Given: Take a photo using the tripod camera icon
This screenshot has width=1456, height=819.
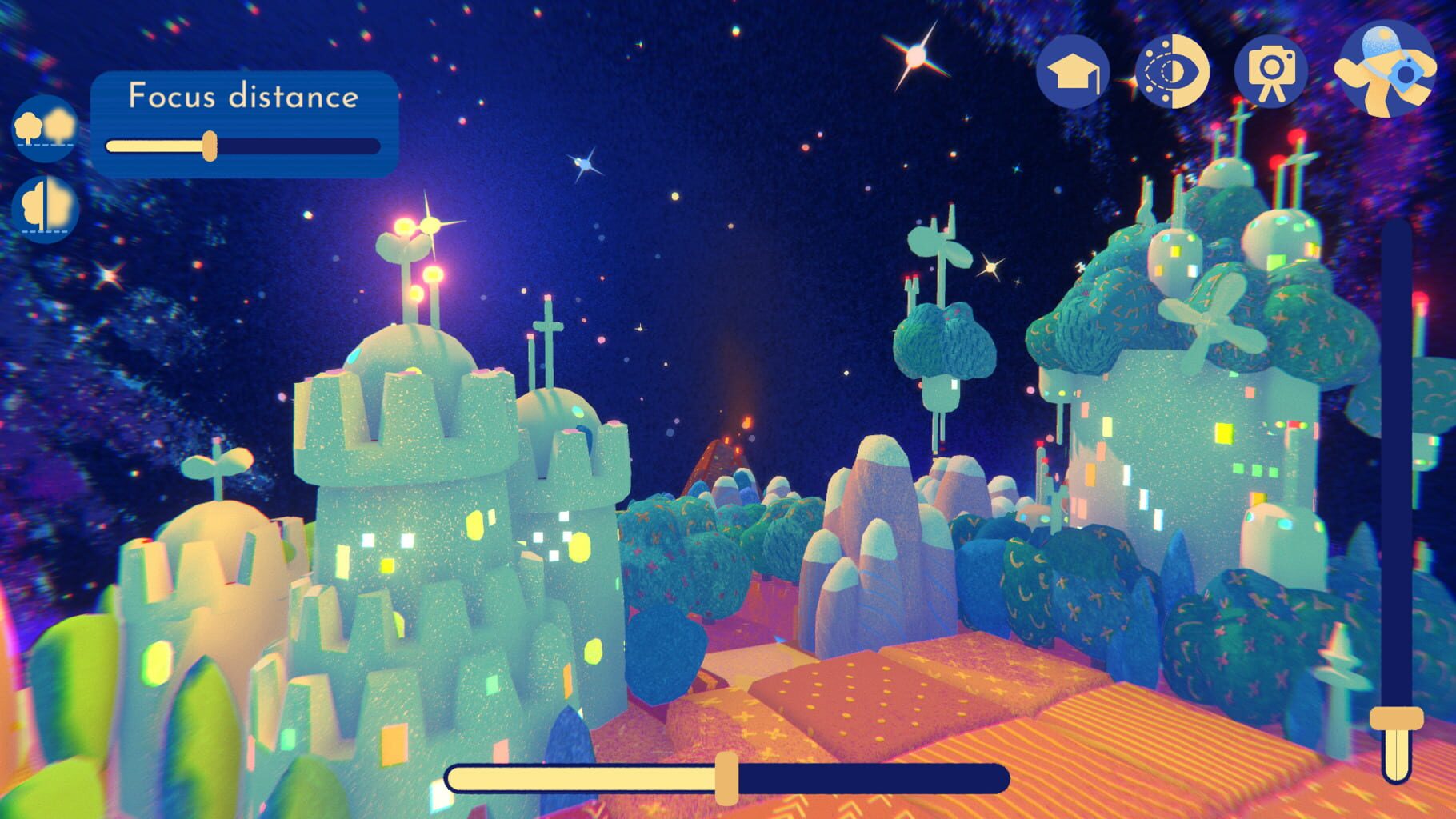Looking at the screenshot, I should (1270, 72).
